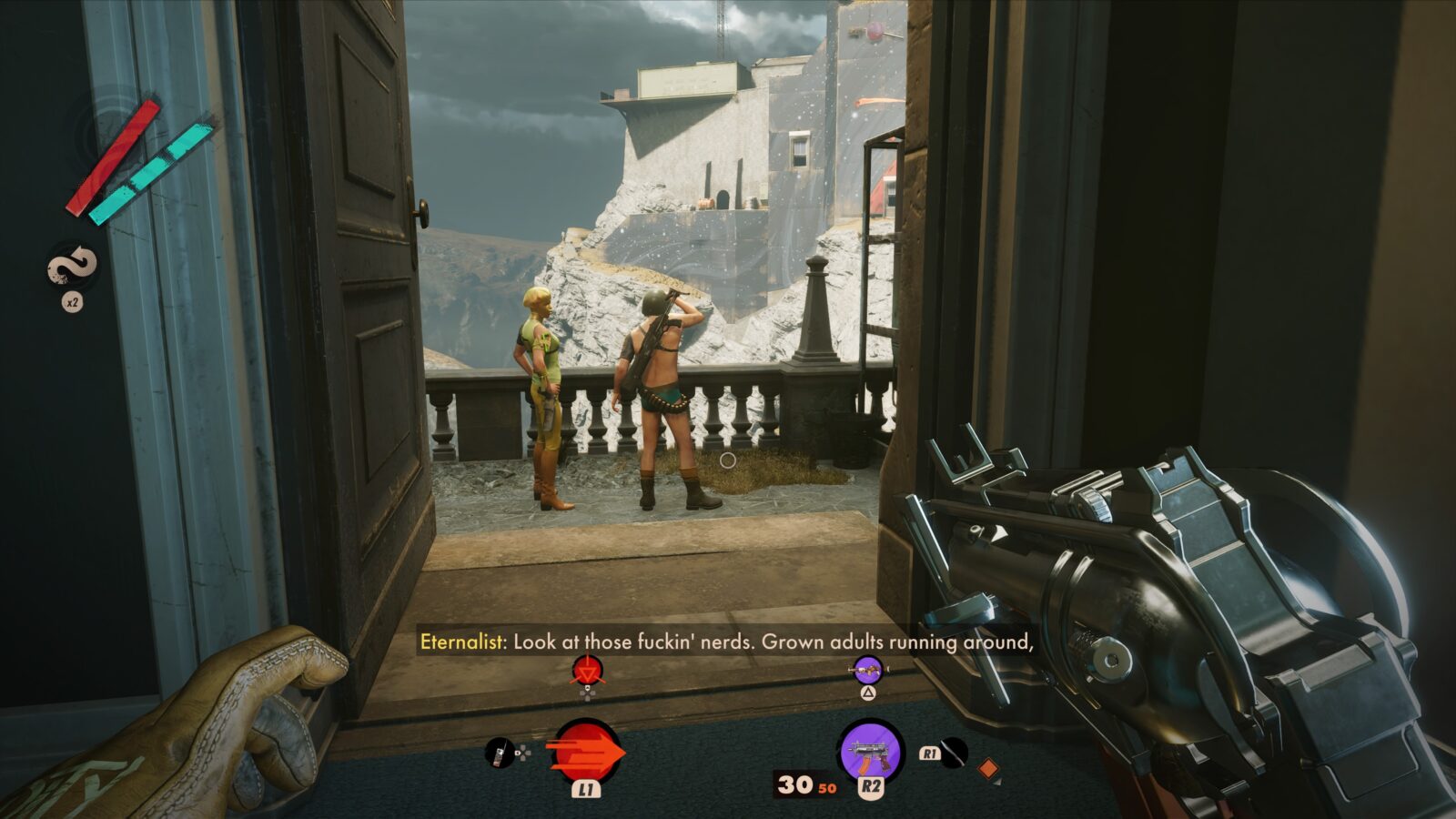Image resolution: width=1456 pixels, height=819 pixels.
Task: Click the R2 fire button label
Action: 871,786
